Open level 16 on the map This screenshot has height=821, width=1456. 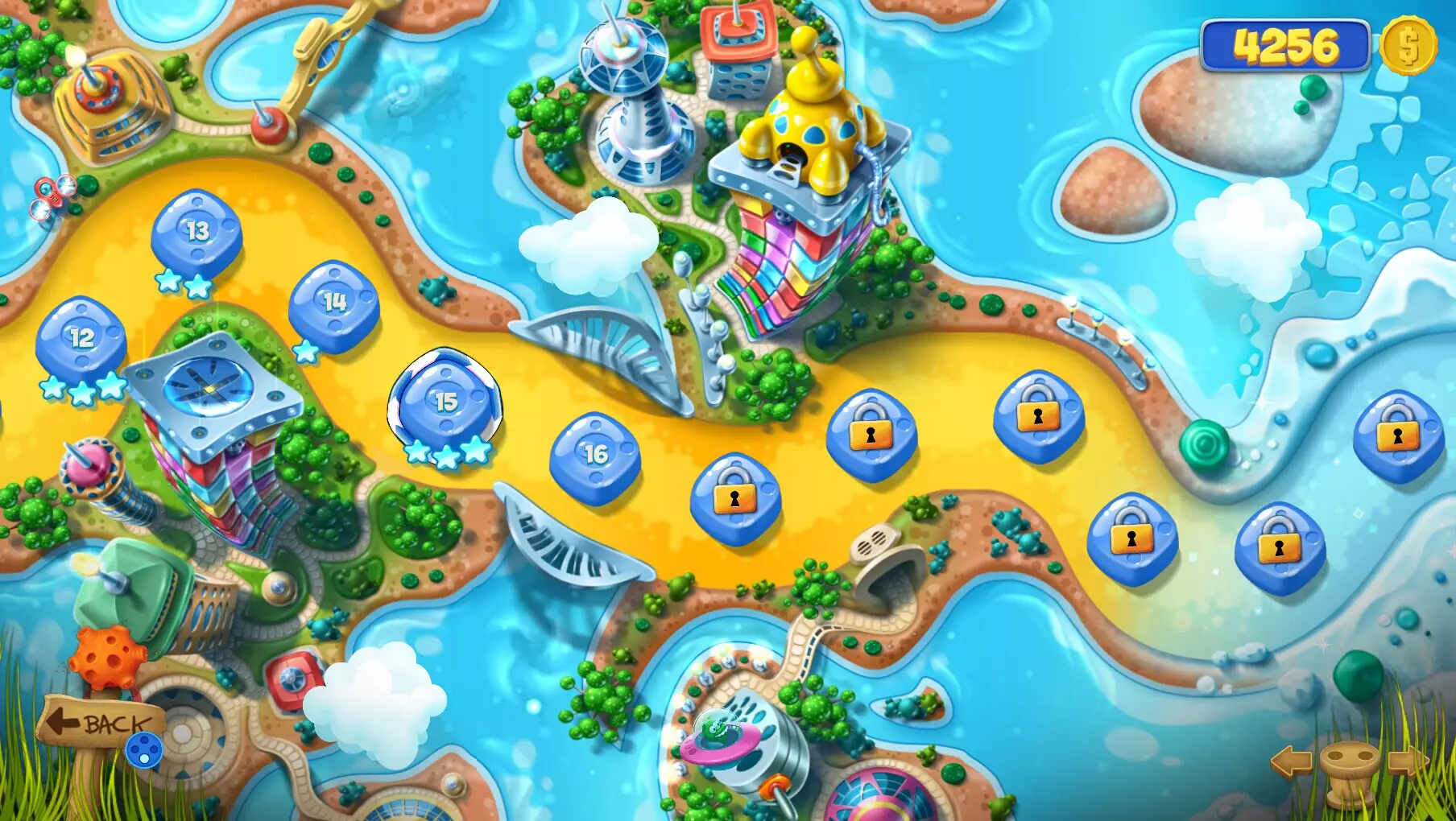click(x=597, y=455)
